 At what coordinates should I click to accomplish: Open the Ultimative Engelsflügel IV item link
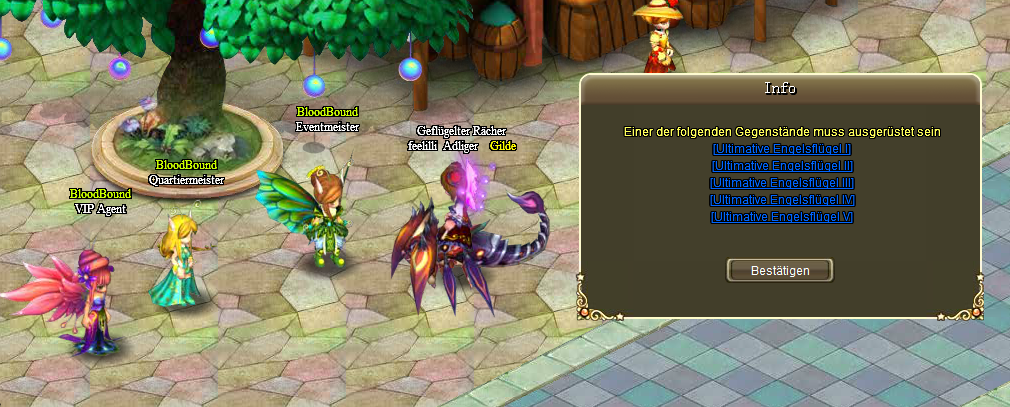click(x=781, y=200)
